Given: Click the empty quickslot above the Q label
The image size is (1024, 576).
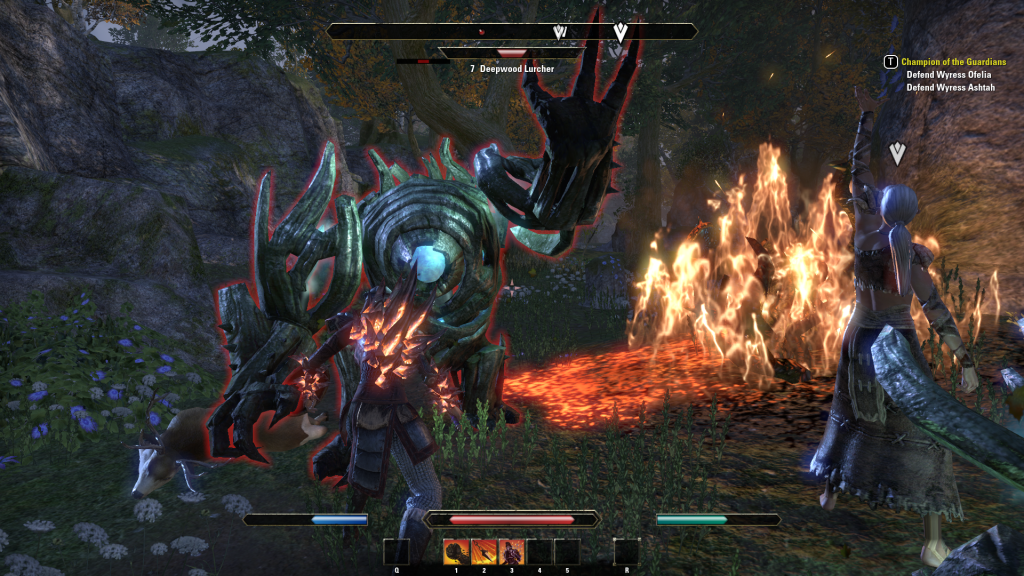Looking at the screenshot, I should pyautogui.click(x=397, y=551).
